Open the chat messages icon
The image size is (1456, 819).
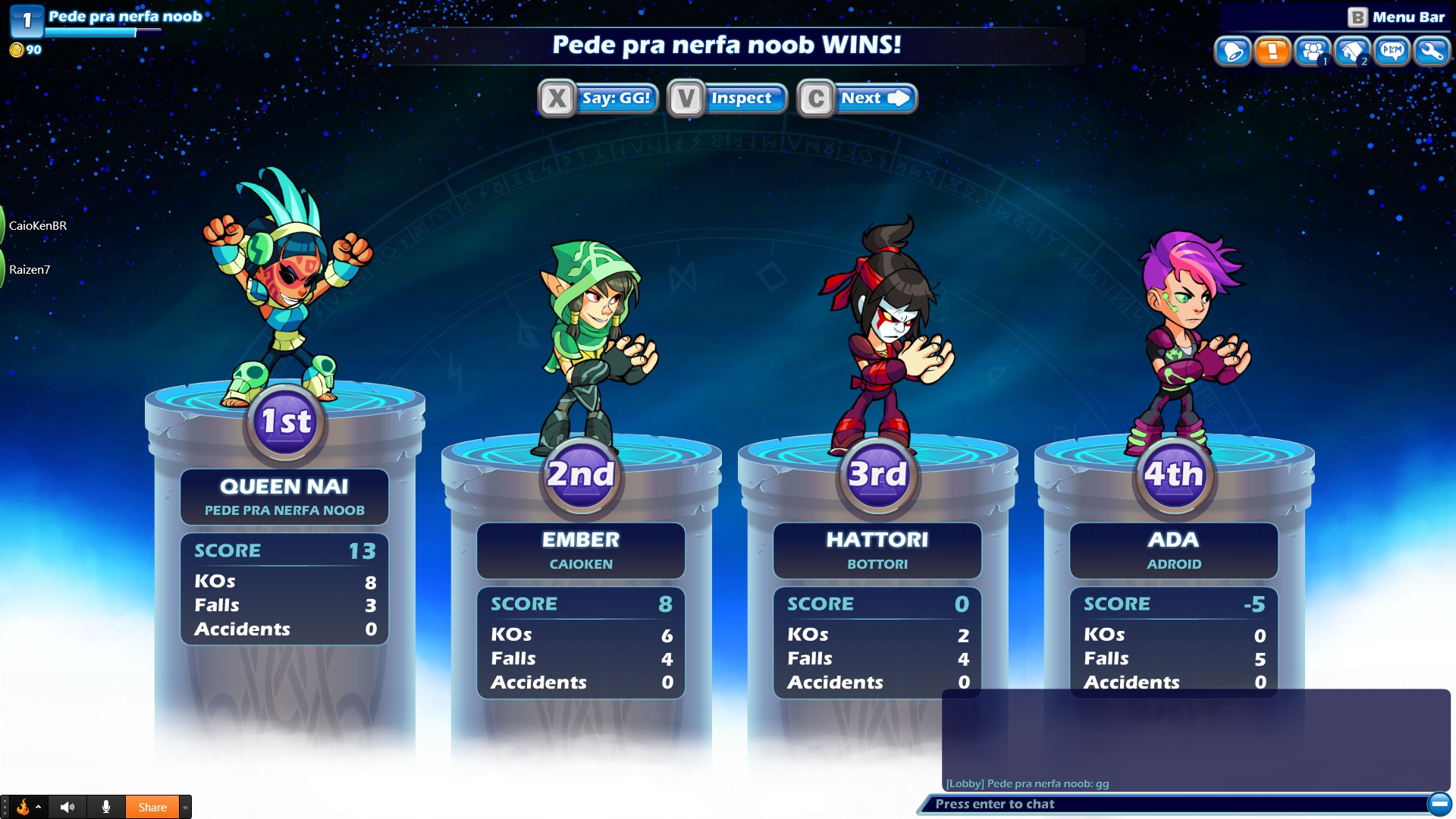pos(1392,52)
